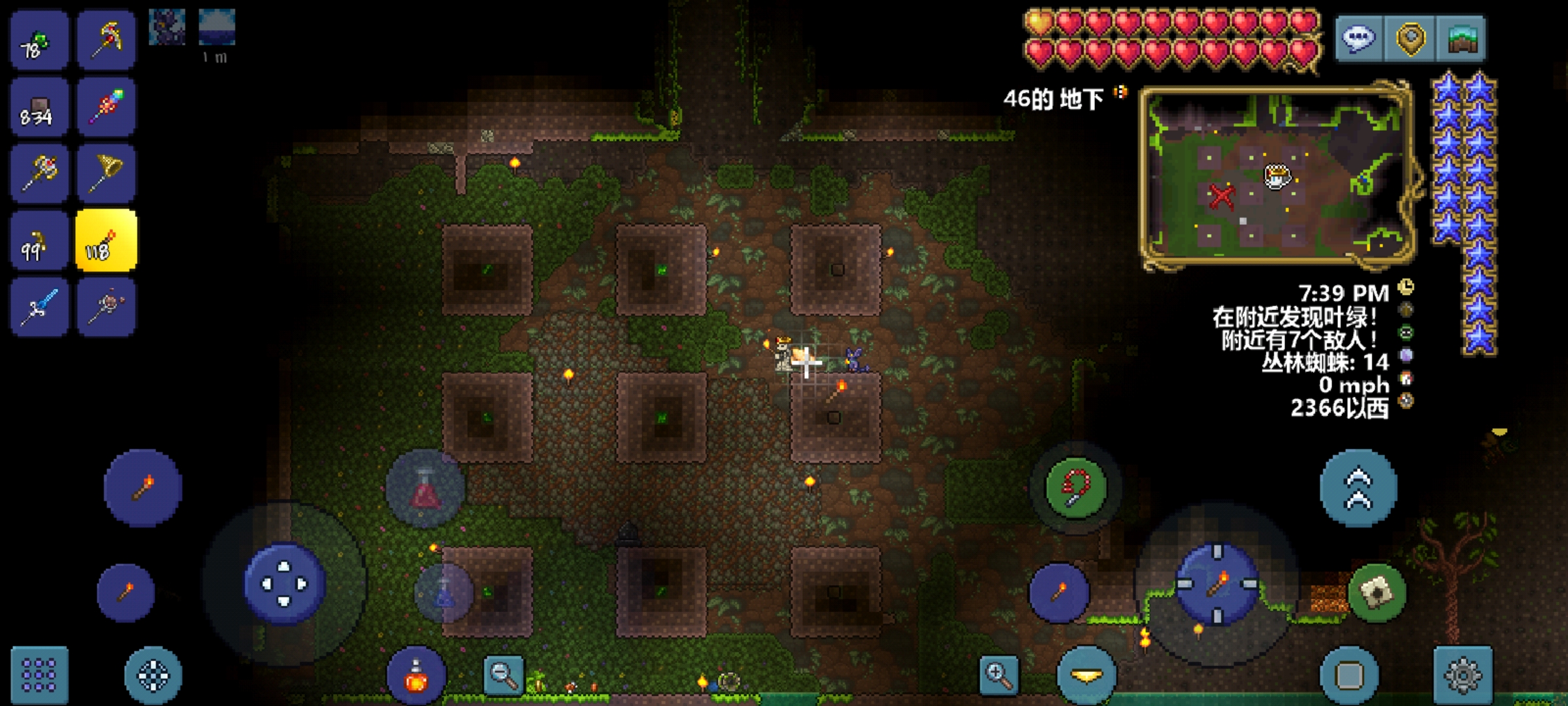Screen dimensions: 1568x706
Task: Open settings with the gear button
Action: pos(1463,675)
